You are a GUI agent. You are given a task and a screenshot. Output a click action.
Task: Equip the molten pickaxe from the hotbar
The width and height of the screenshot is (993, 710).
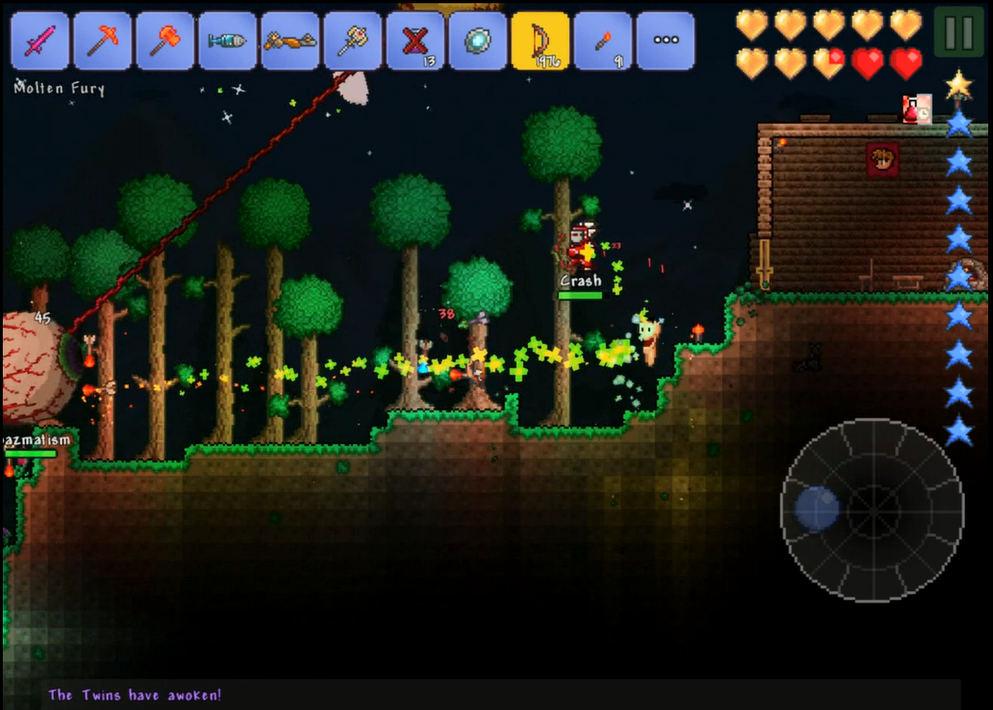pyautogui.click(x=103, y=41)
